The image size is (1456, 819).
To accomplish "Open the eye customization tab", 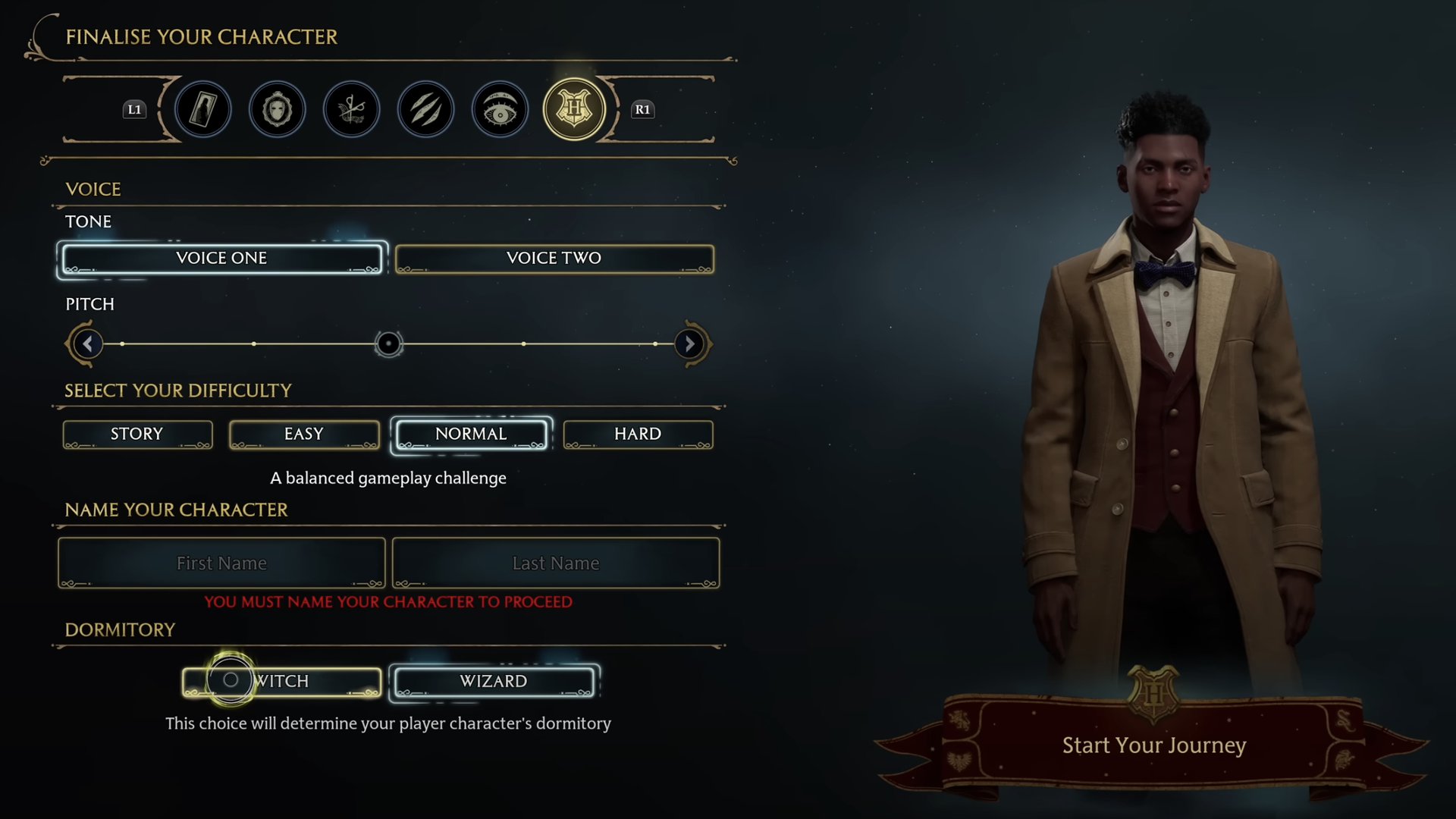I will pyautogui.click(x=499, y=109).
